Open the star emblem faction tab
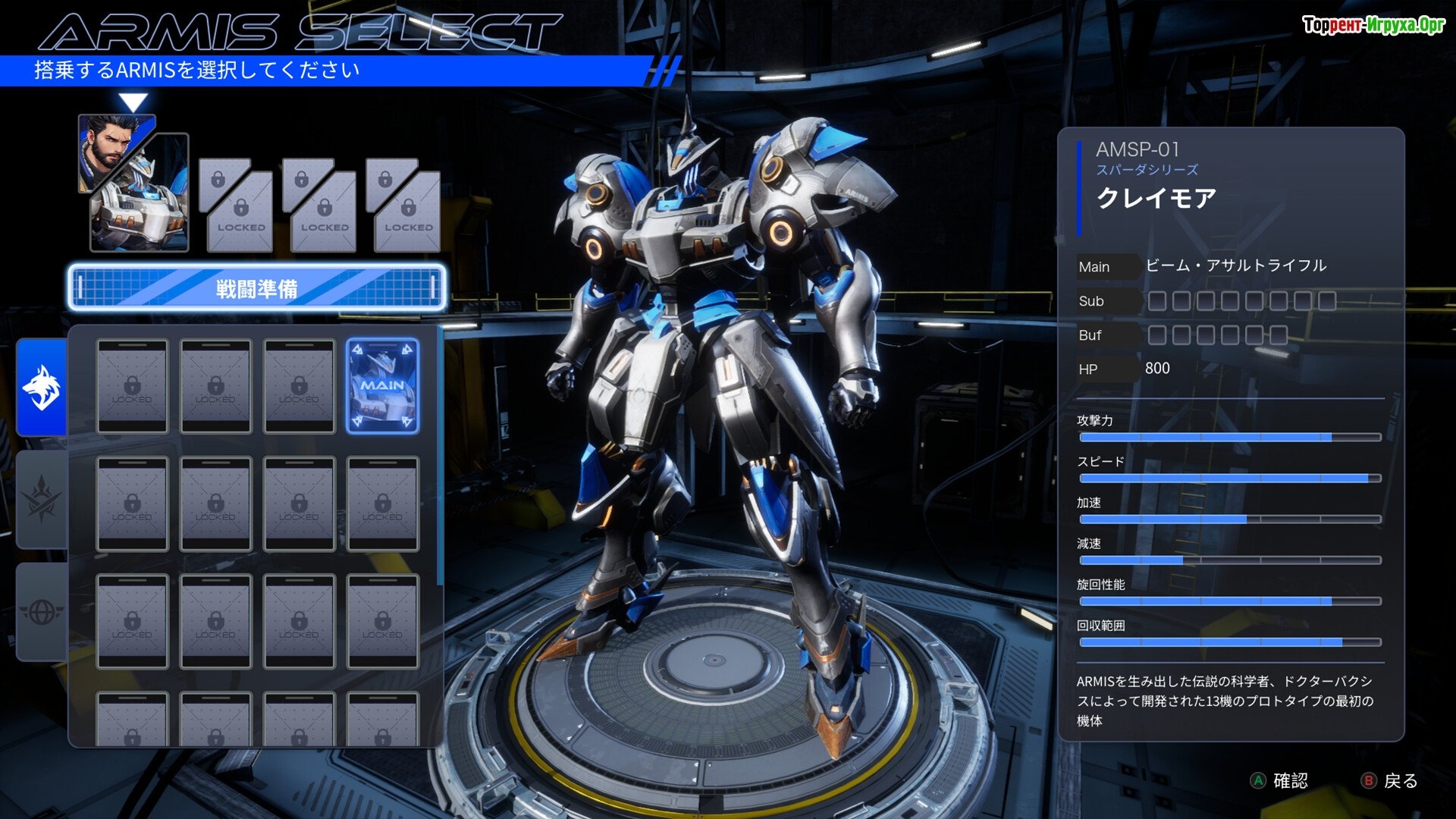Image resolution: width=1456 pixels, height=819 pixels. (x=42, y=500)
